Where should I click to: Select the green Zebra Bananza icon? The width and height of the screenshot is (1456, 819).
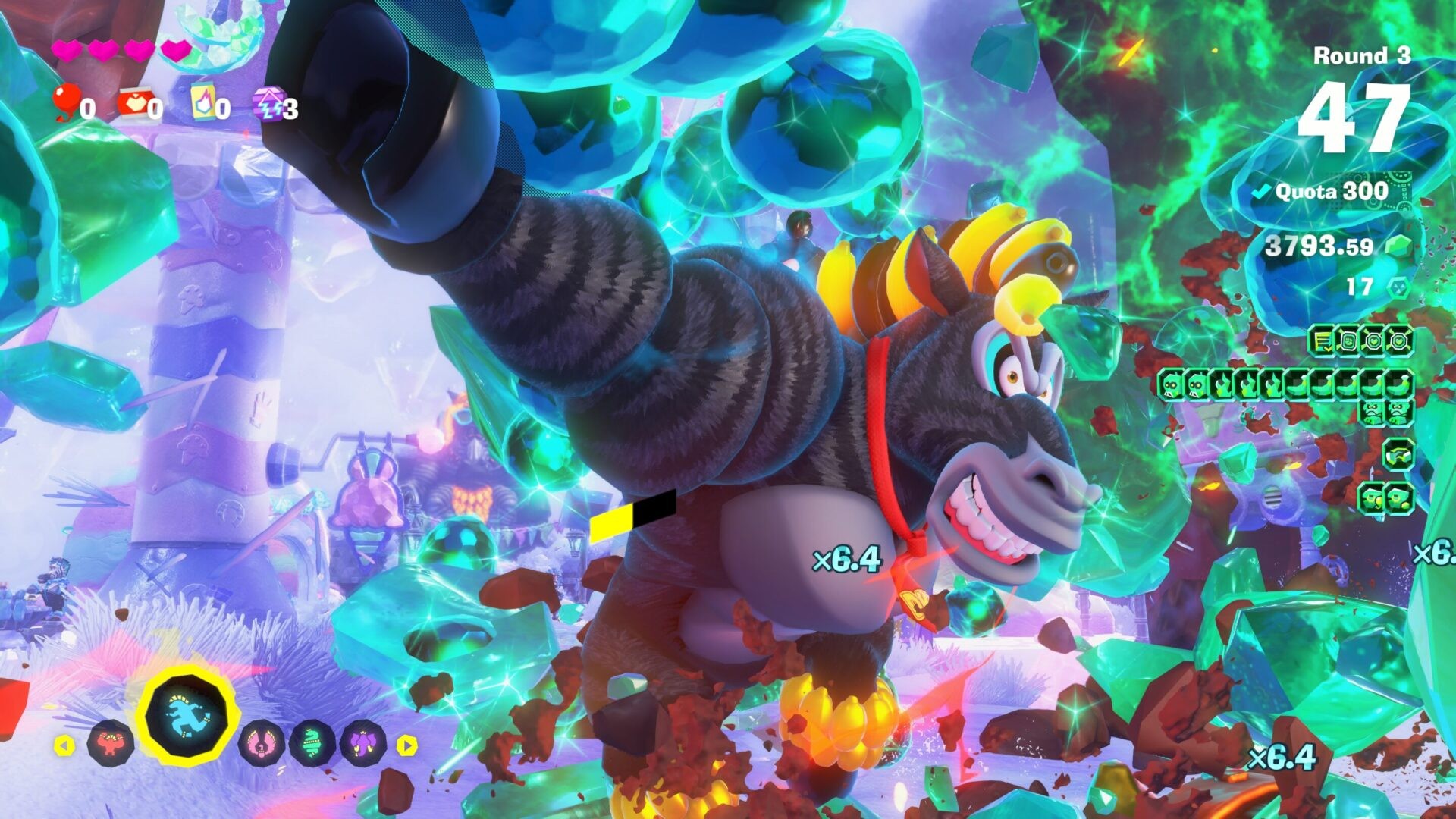(x=311, y=742)
